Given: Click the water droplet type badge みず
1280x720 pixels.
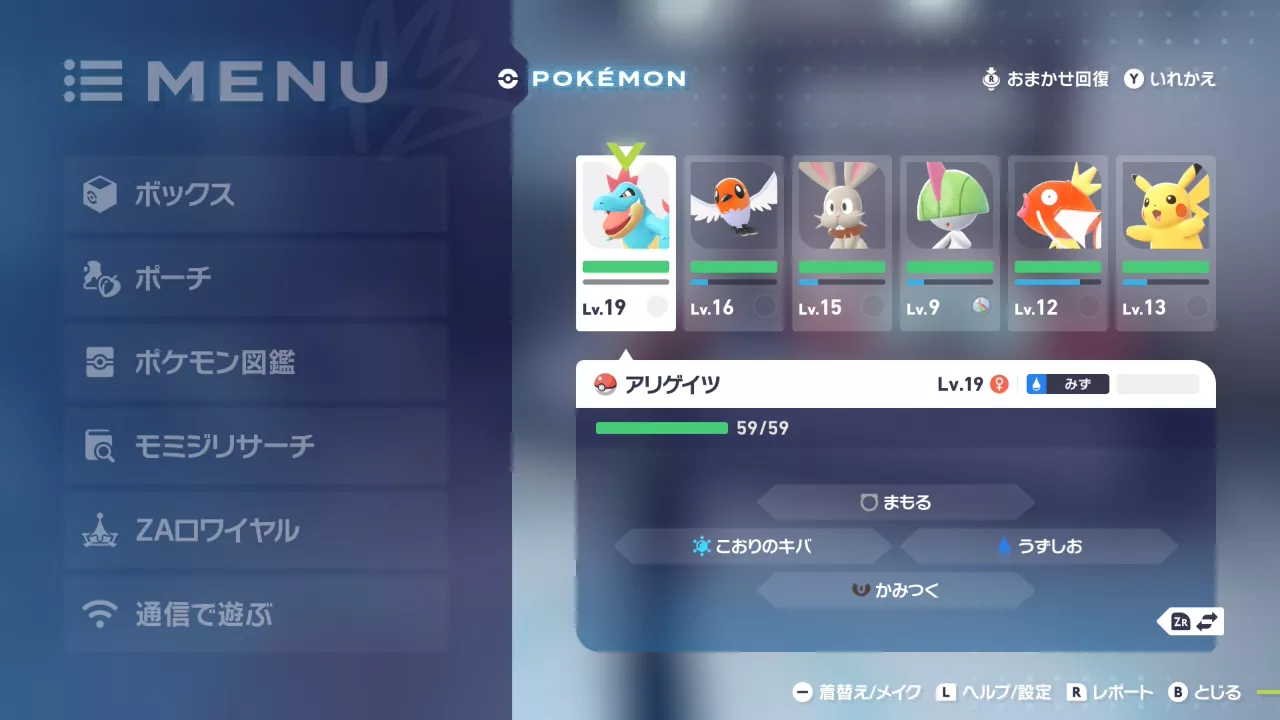Looking at the screenshot, I should coord(1067,383).
